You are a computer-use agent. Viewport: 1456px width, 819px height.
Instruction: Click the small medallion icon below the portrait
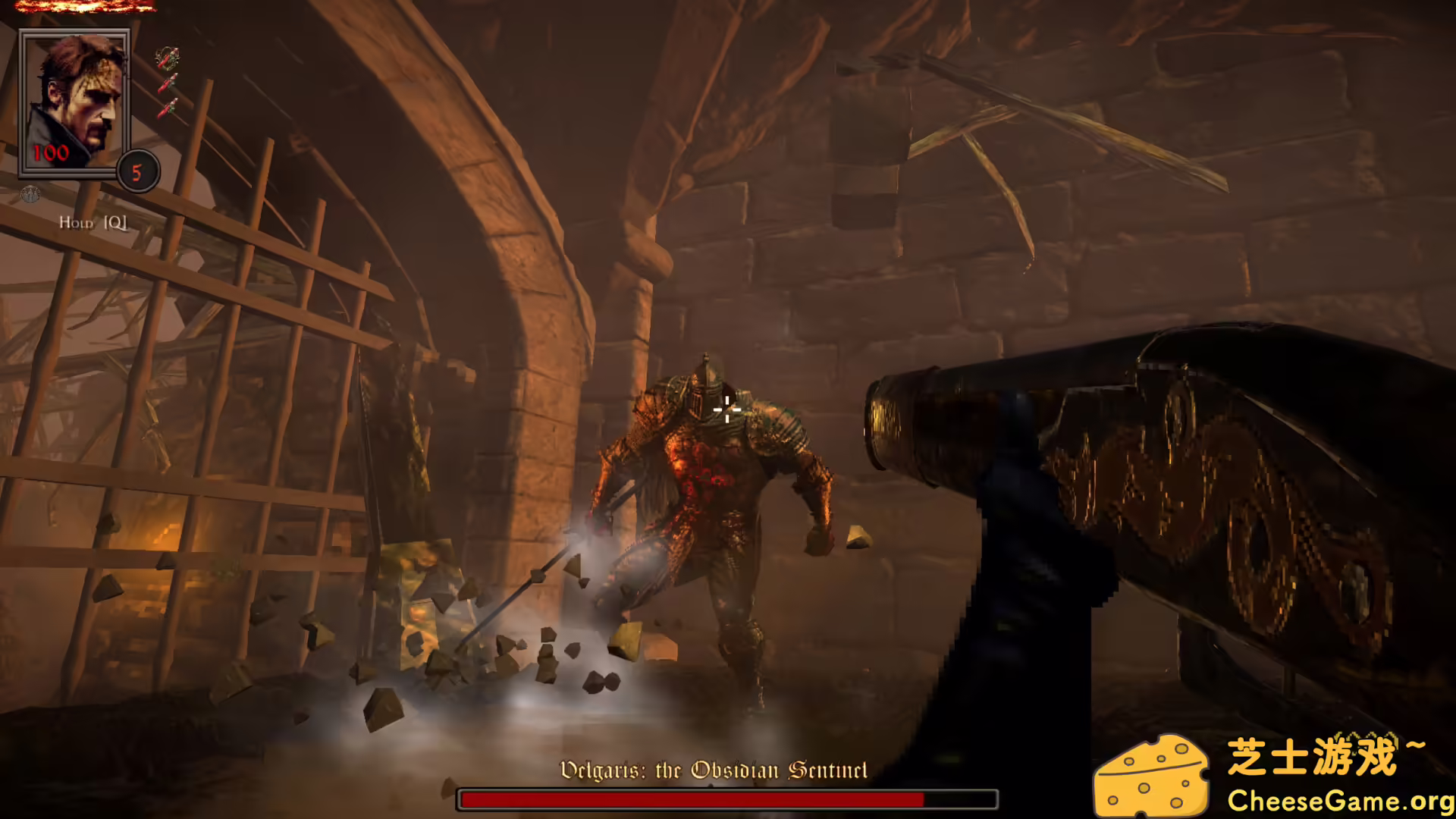[x=30, y=195]
